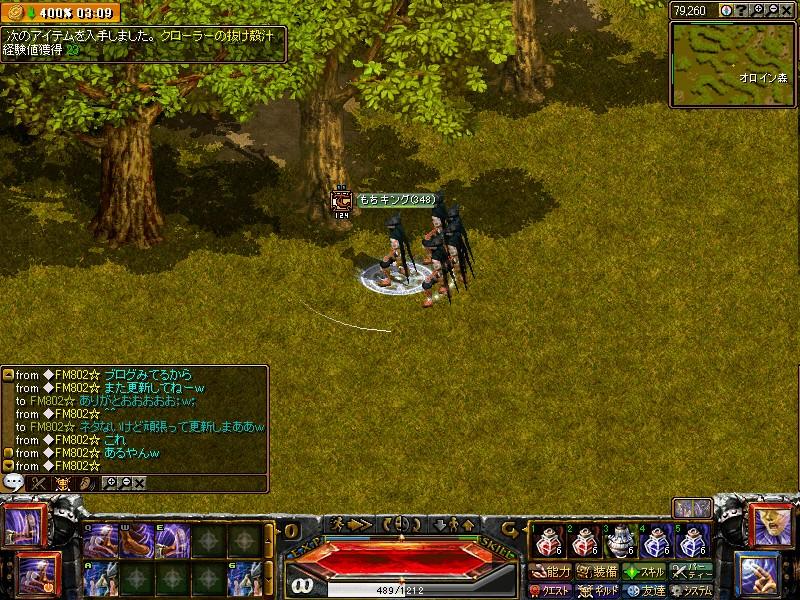Open the システム (system) menu
The height and width of the screenshot is (600, 800).
tap(692, 591)
